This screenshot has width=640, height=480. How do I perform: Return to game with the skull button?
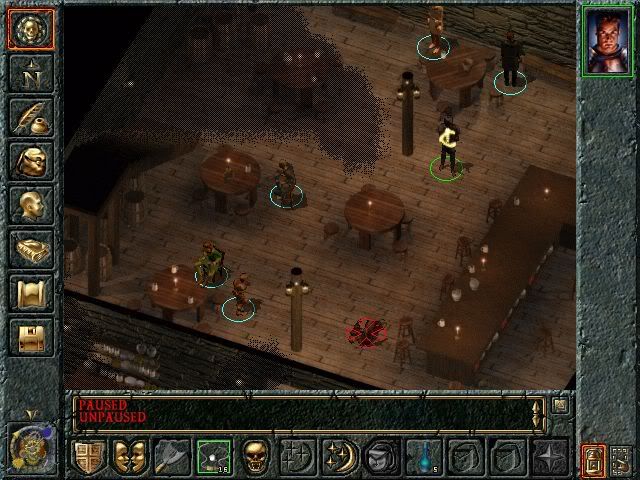coord(31,28)
